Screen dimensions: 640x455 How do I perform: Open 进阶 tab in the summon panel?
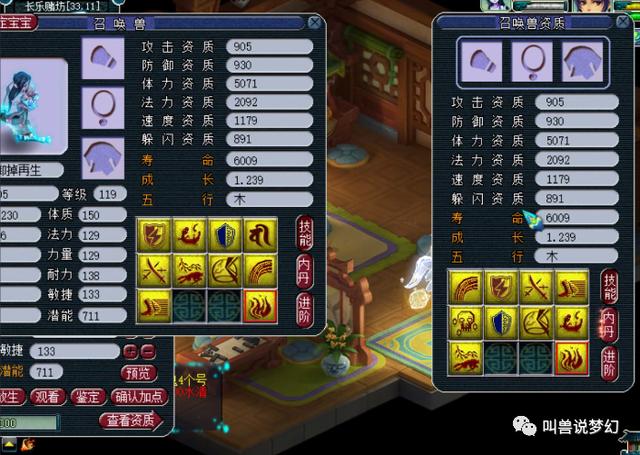point(305,307)
